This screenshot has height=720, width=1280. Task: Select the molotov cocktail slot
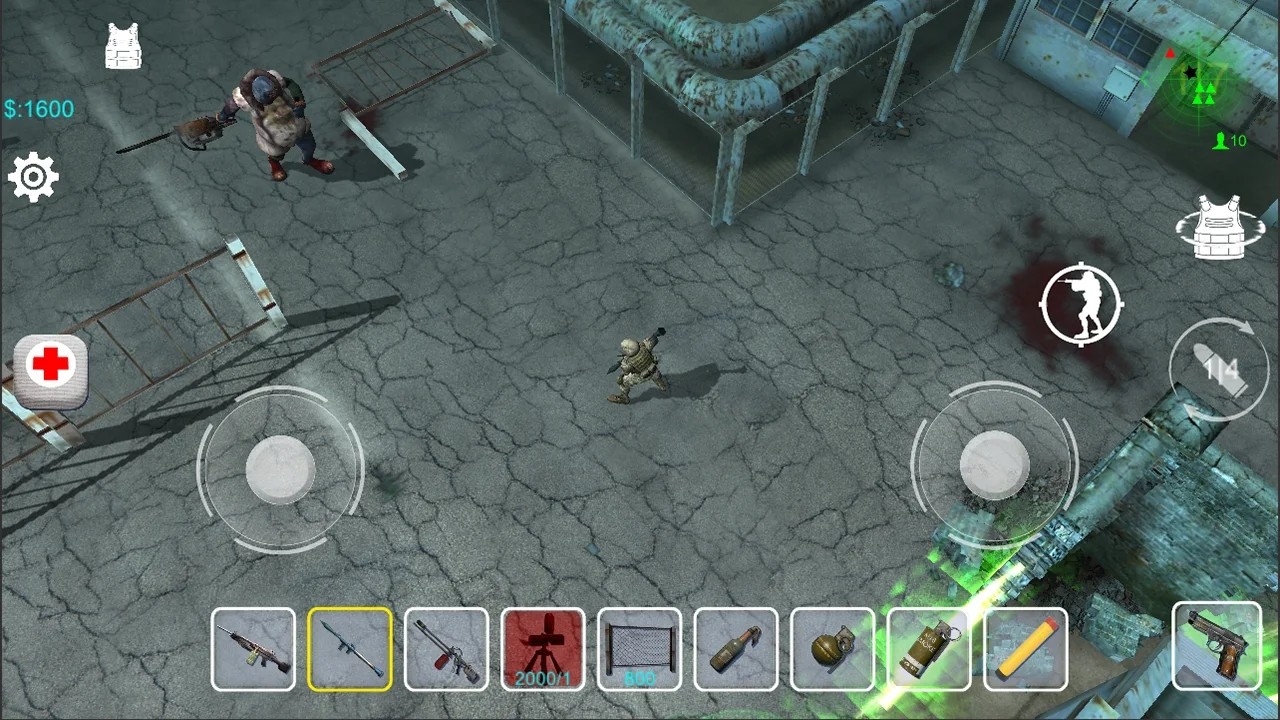tap(736, 650)
